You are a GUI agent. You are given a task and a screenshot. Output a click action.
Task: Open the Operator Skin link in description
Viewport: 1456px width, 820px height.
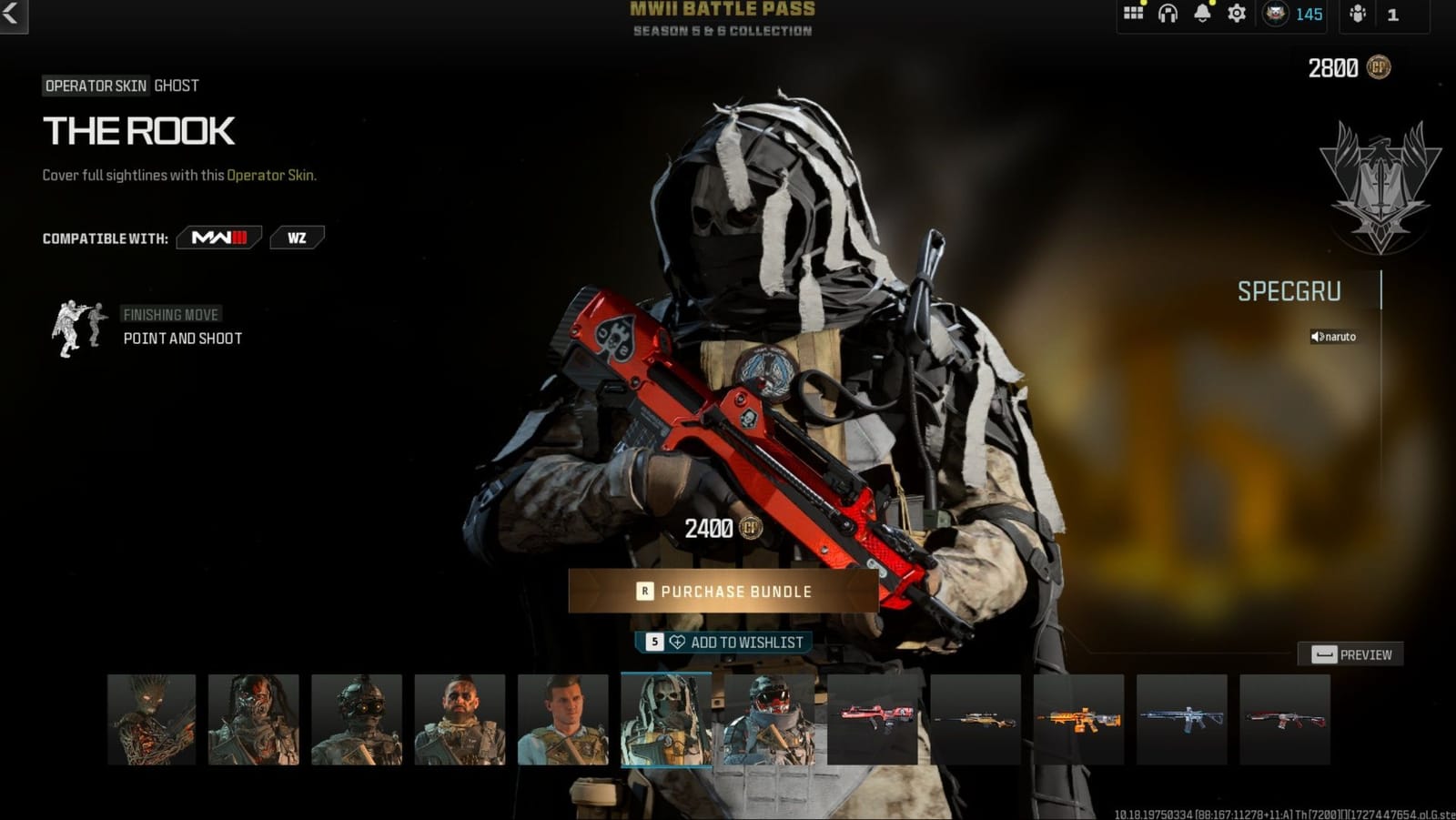(272, 174)
